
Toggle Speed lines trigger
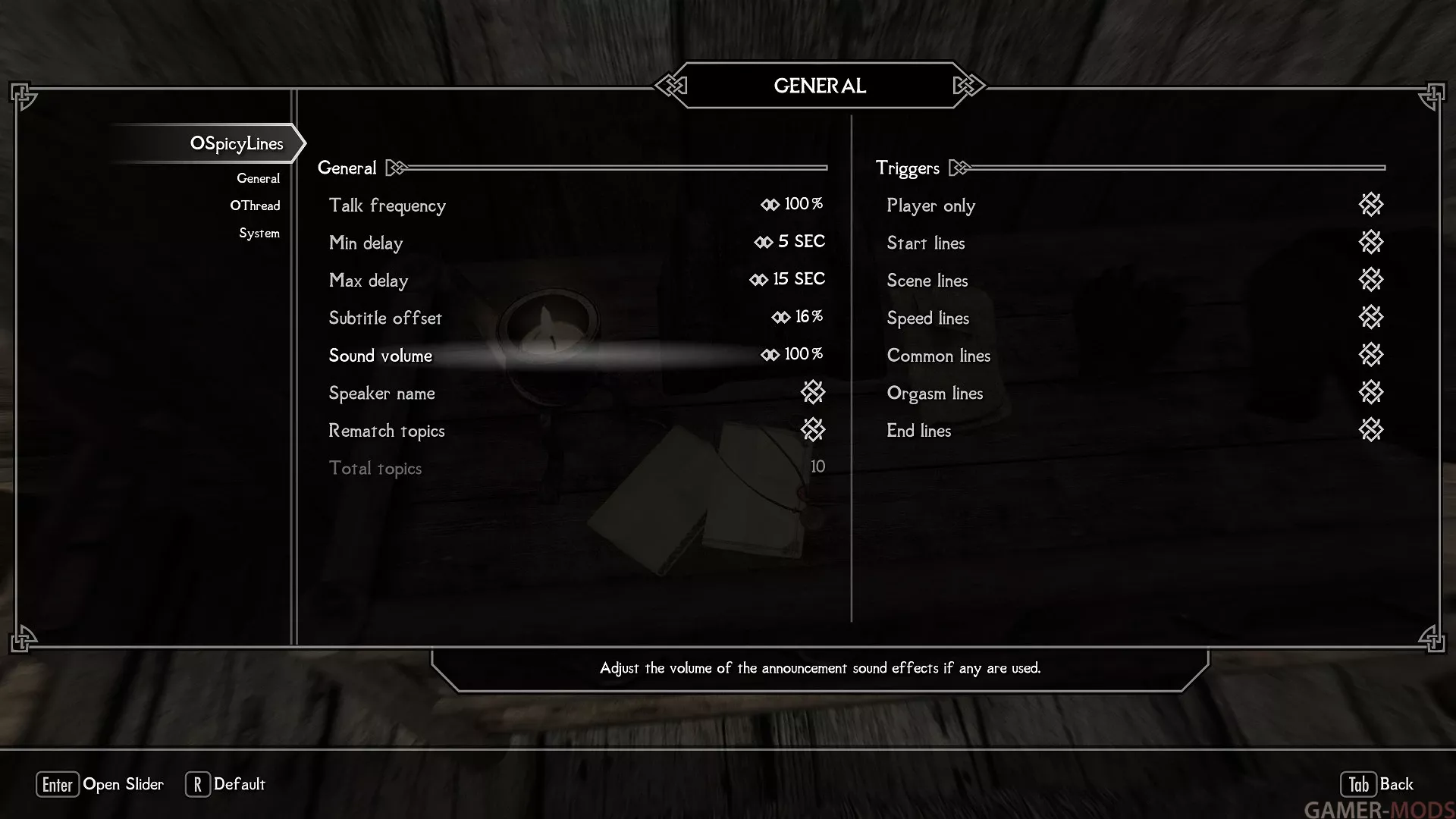(x=1370, y=318)
